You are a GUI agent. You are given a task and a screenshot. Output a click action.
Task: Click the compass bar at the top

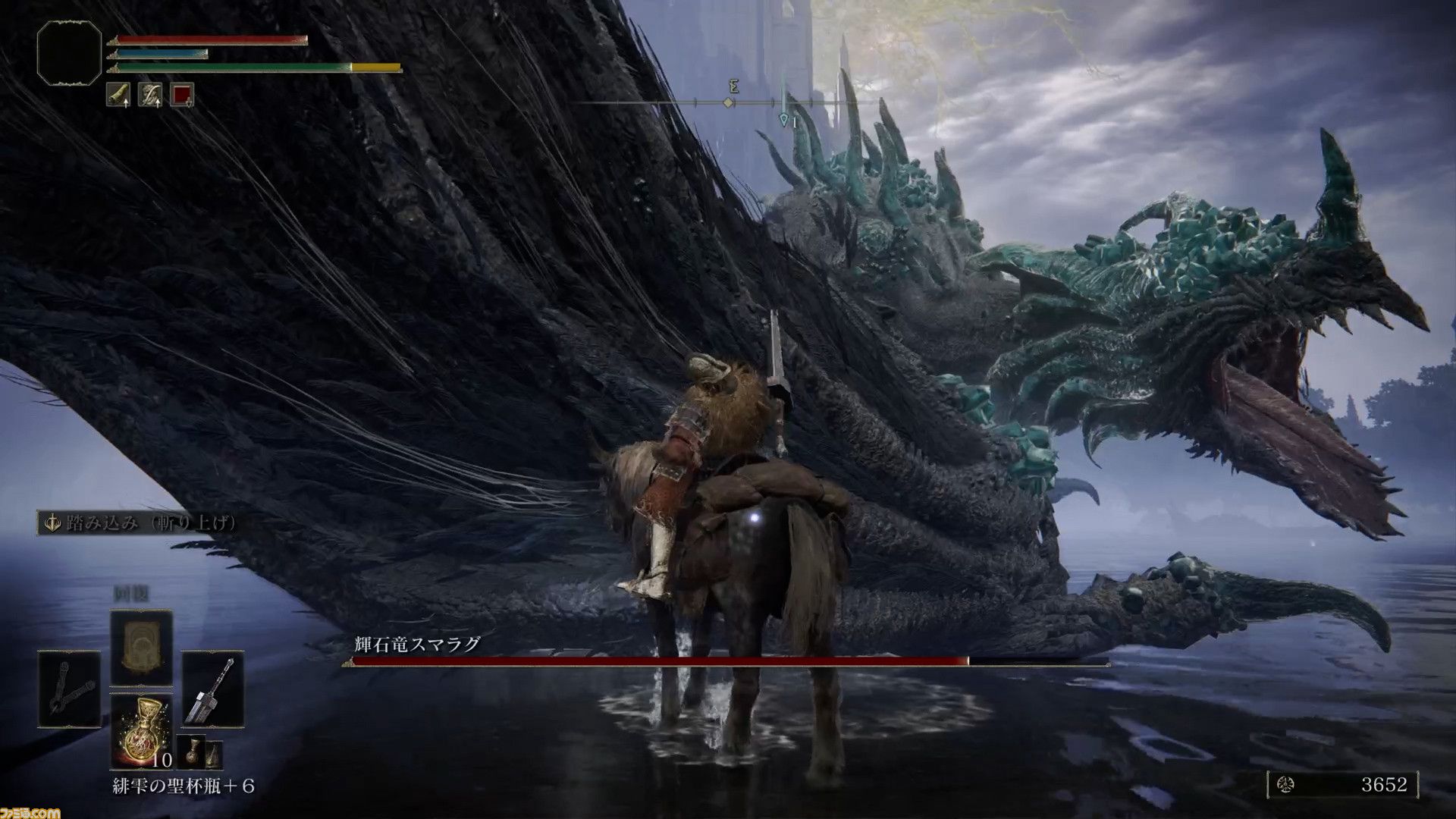(728, 102)
